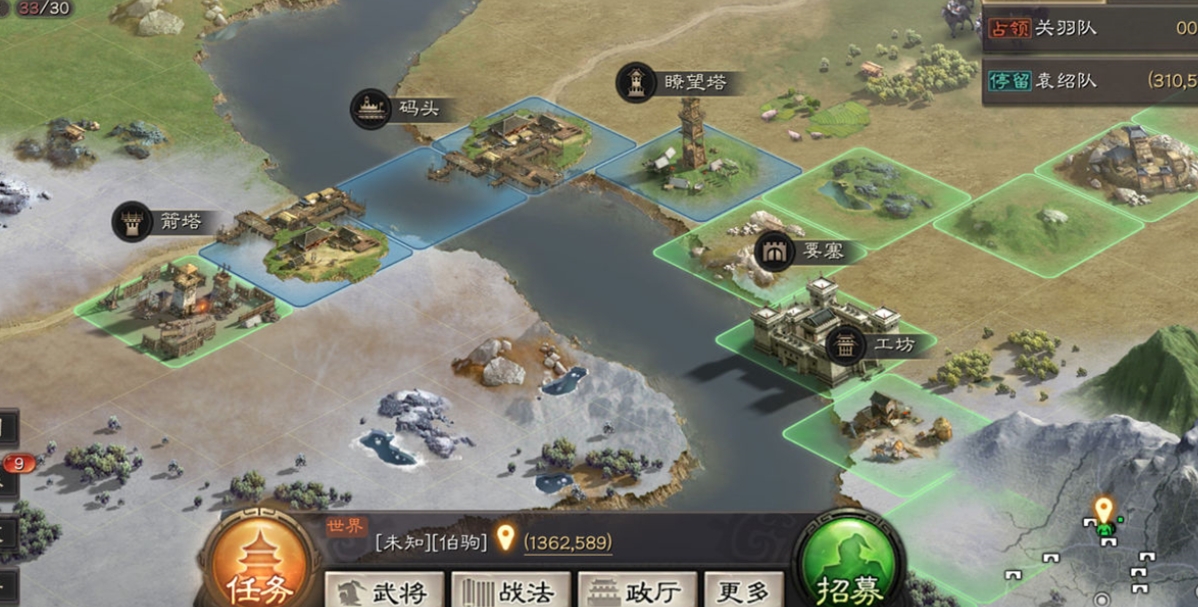Open the 政厅 government hall menu
The width and height of the screenshot is (1198, 607).
637,590
